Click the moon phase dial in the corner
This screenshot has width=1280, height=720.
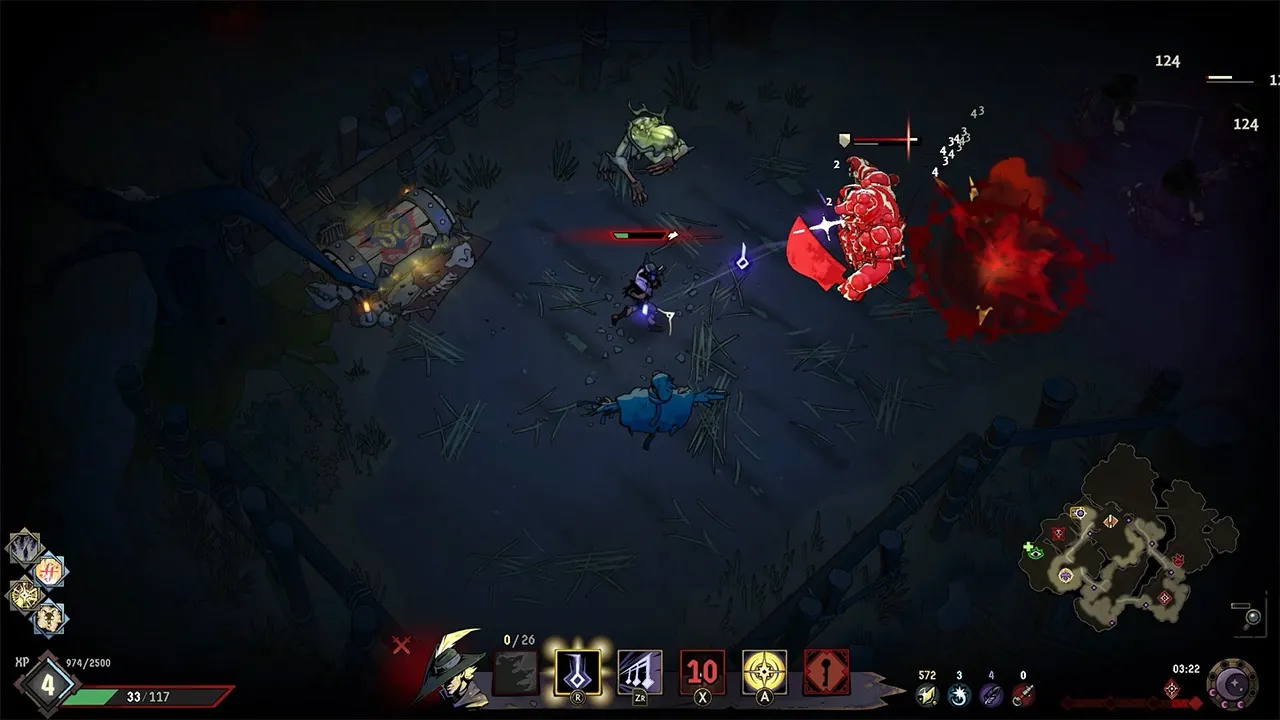coord(1233,683)
